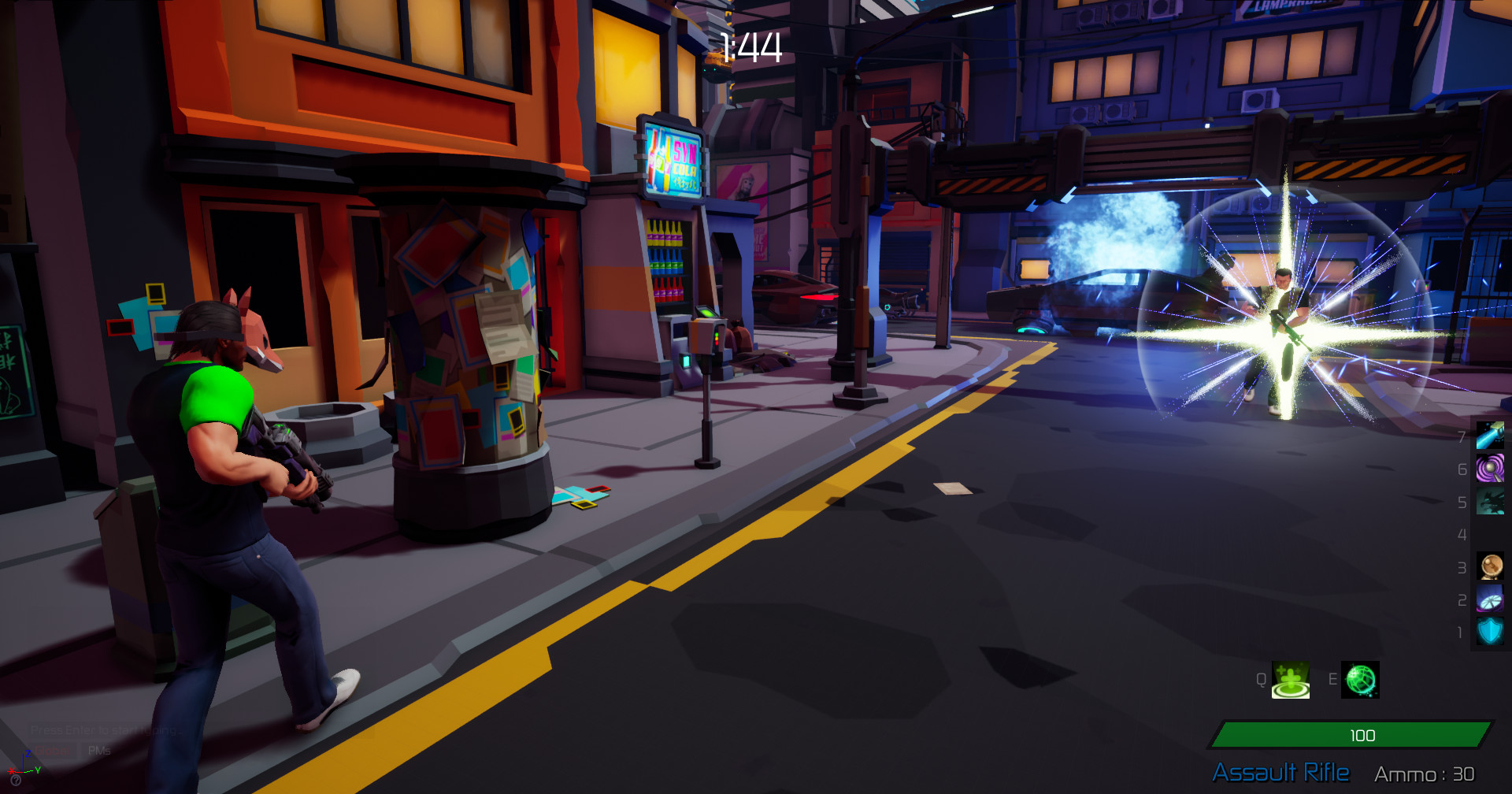This screenshot has width=1512, height=794.
Task: Click the green health bar showing 100
Action: [x=1363, y=736]
